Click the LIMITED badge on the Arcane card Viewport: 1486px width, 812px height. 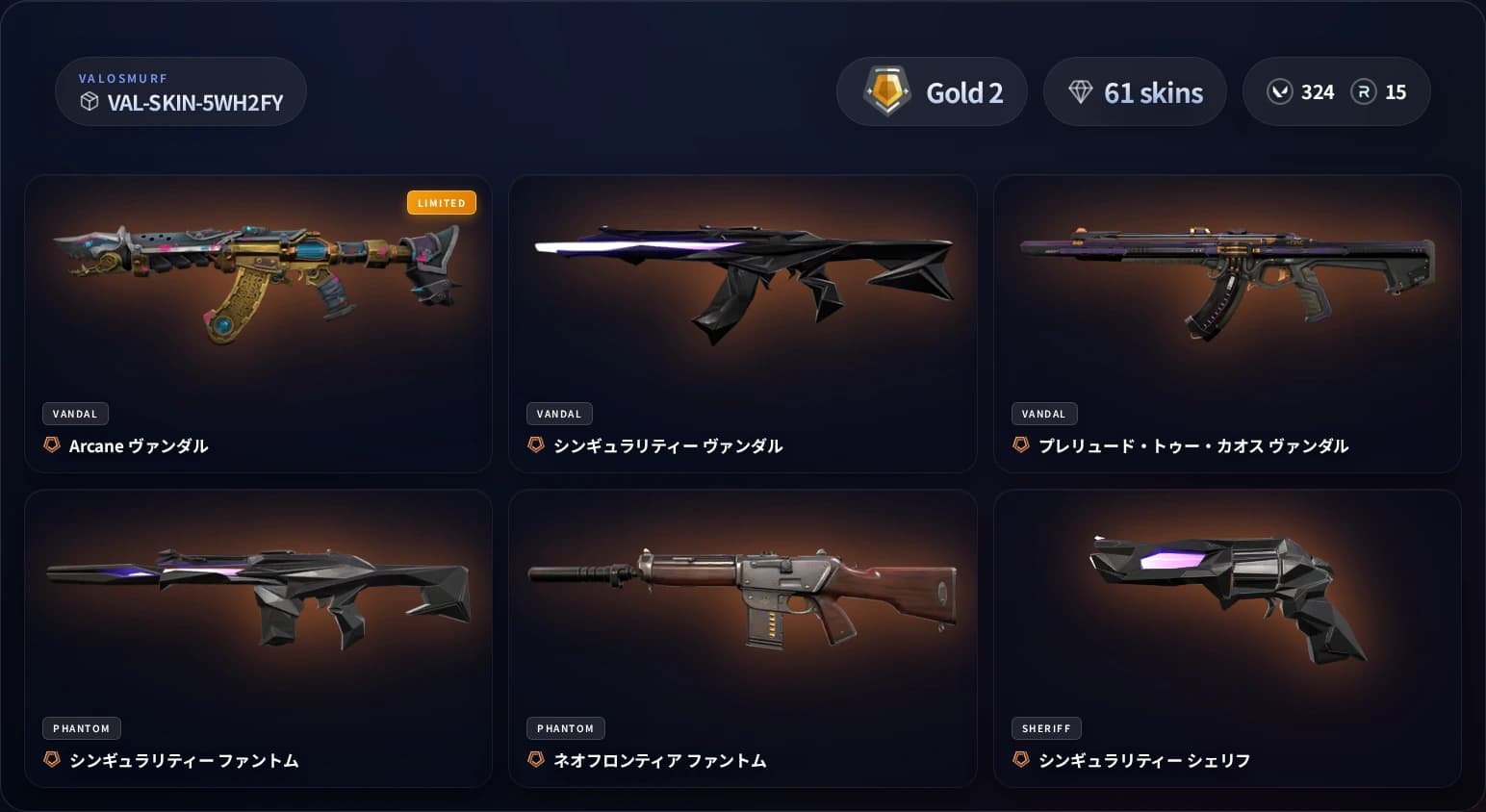442,202
